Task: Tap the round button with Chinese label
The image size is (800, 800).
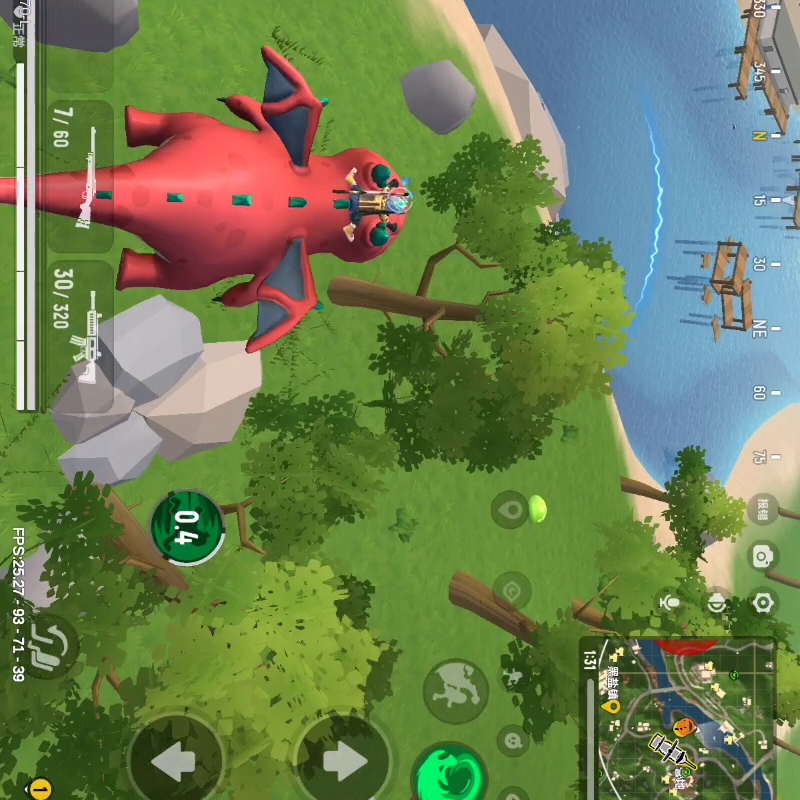Action: [763, 510]
